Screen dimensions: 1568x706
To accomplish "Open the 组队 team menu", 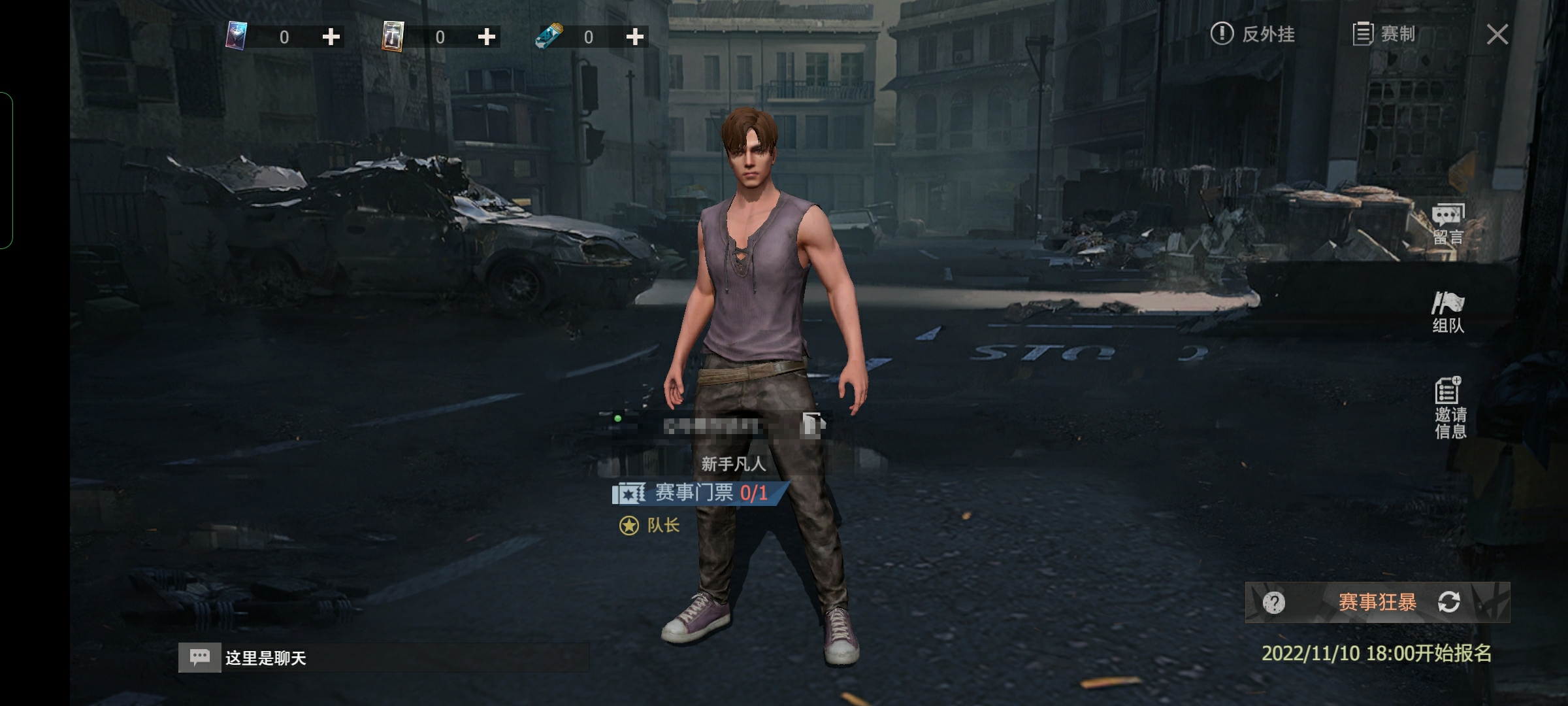I will pyautogui.click(x=1448, y=313).
